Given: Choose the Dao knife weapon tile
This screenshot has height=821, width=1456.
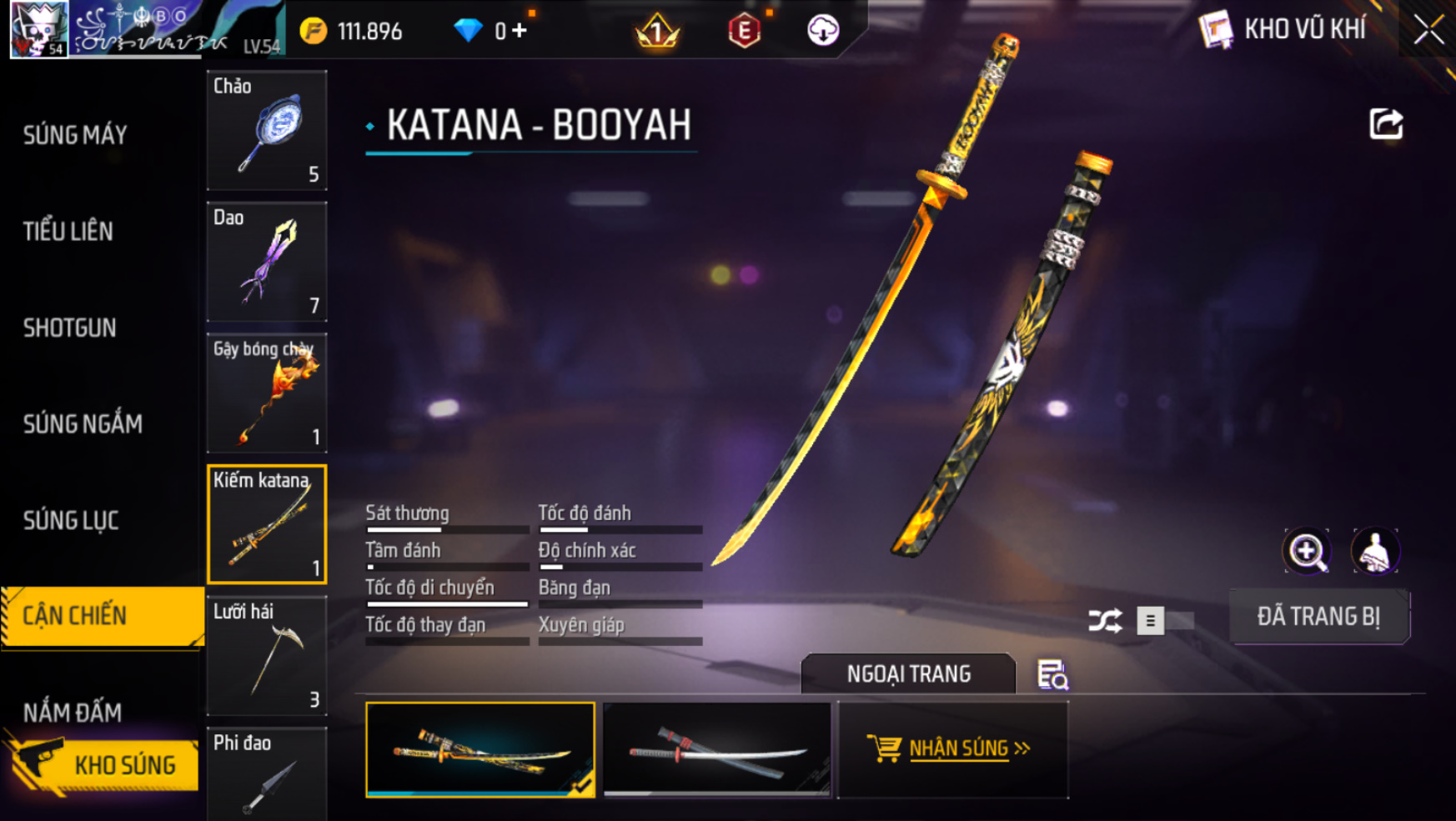Looking at the screenshot, I should [x=267, y=262].
